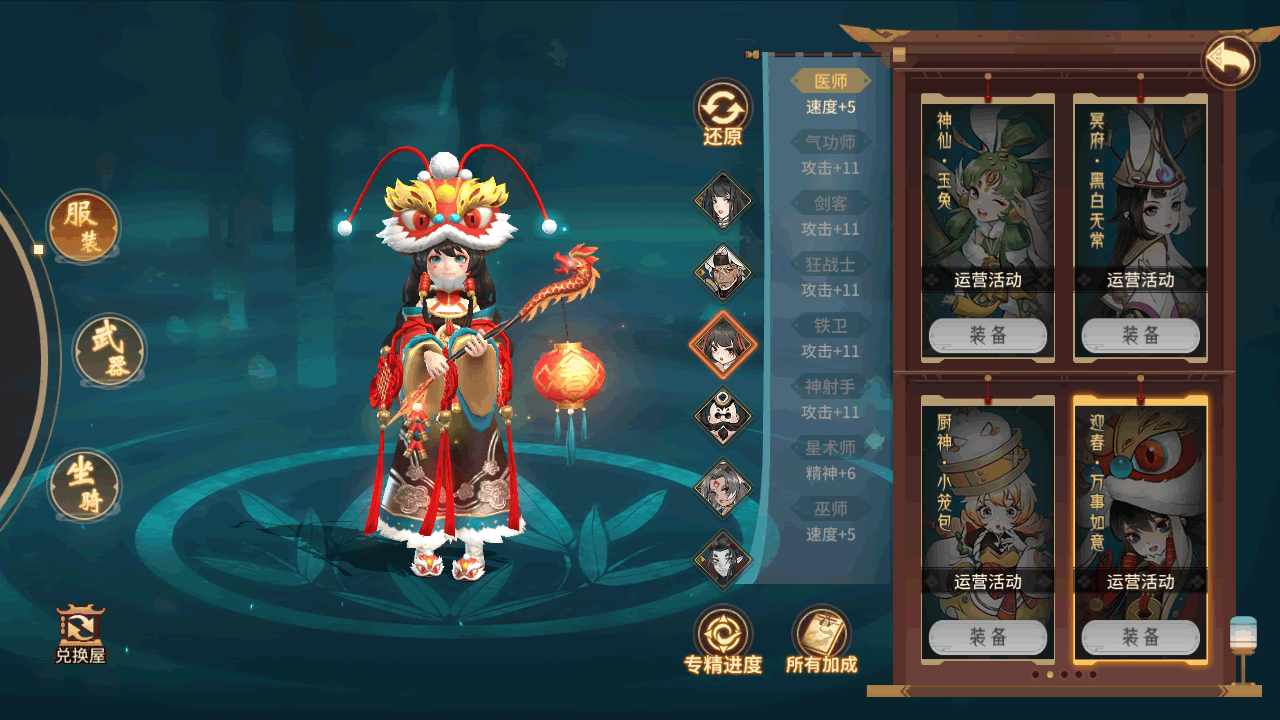The image size is (1280, 720).
Task: Choose the 气功师 class entry
Action: (830, 143)
